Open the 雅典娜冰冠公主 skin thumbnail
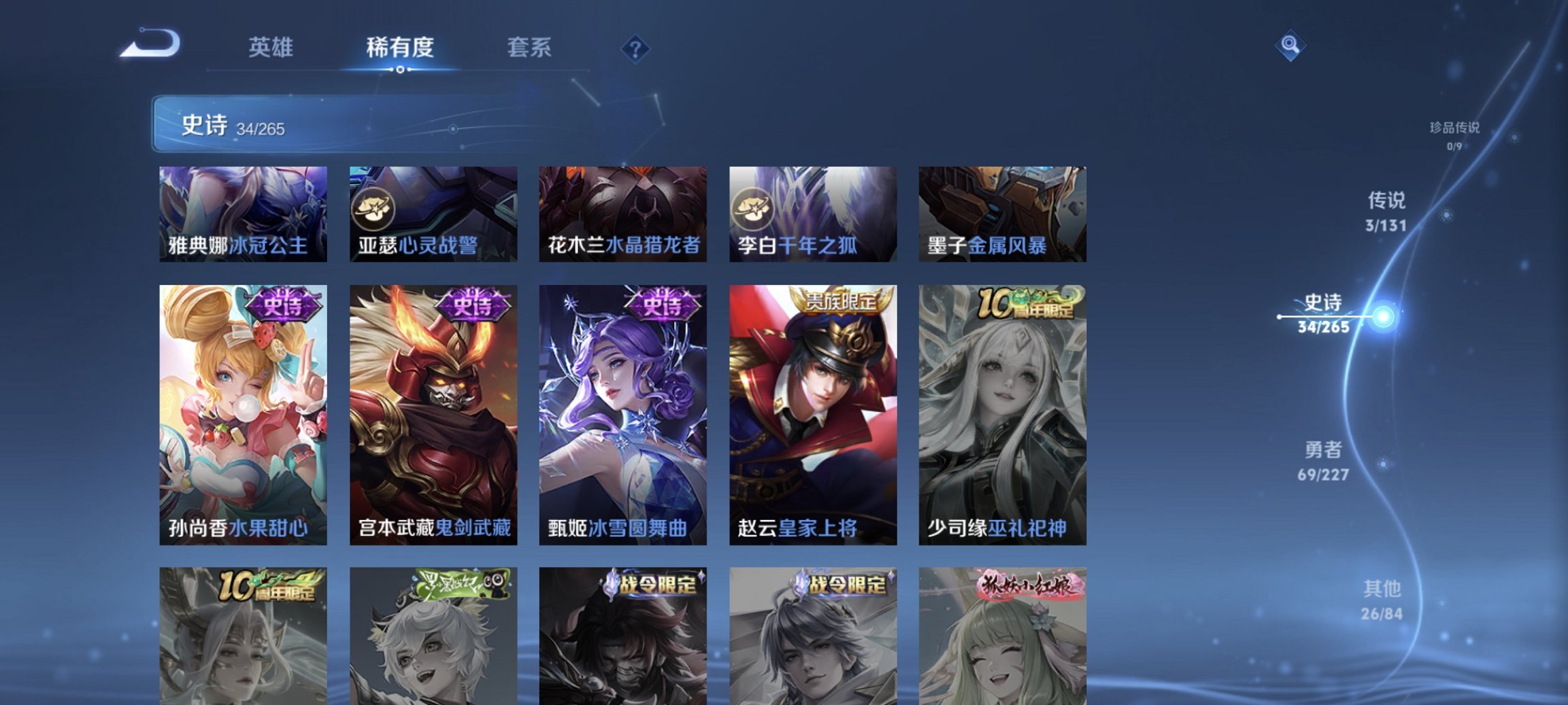 click(241, 212)
